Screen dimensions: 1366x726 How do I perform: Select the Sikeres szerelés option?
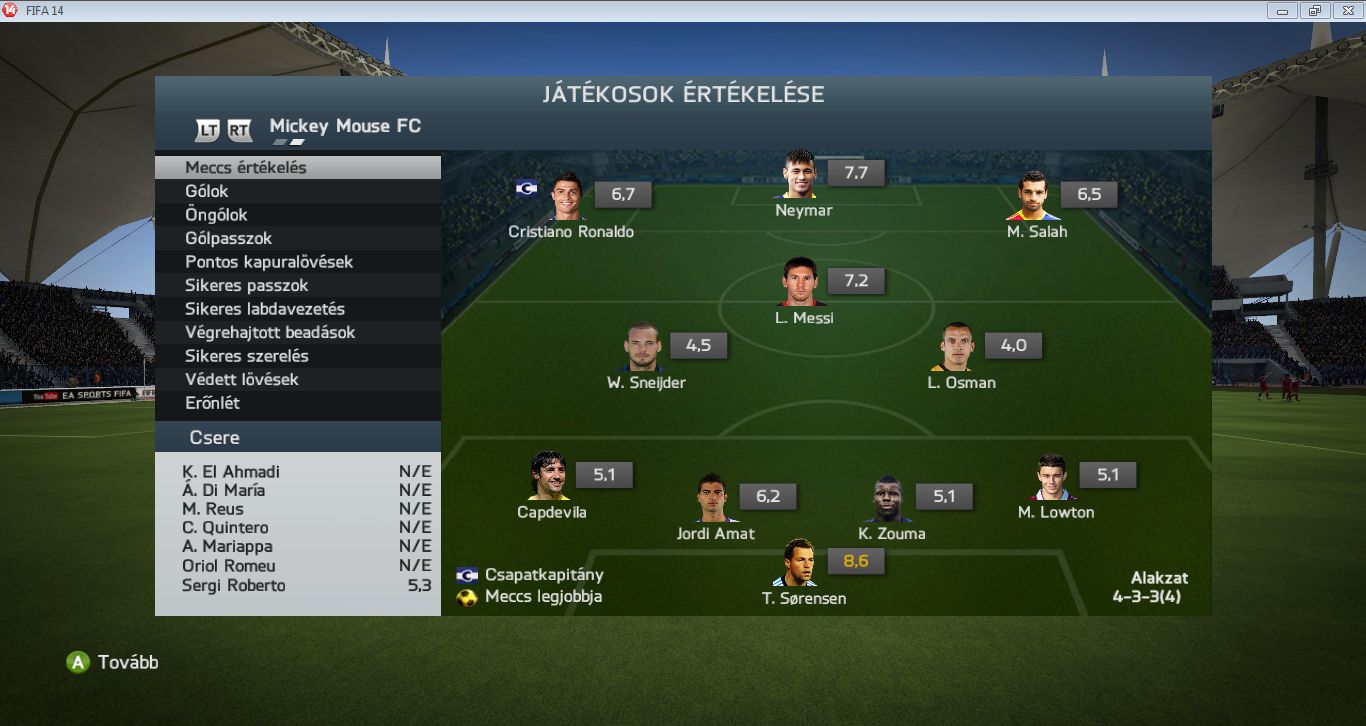[247, 356]
